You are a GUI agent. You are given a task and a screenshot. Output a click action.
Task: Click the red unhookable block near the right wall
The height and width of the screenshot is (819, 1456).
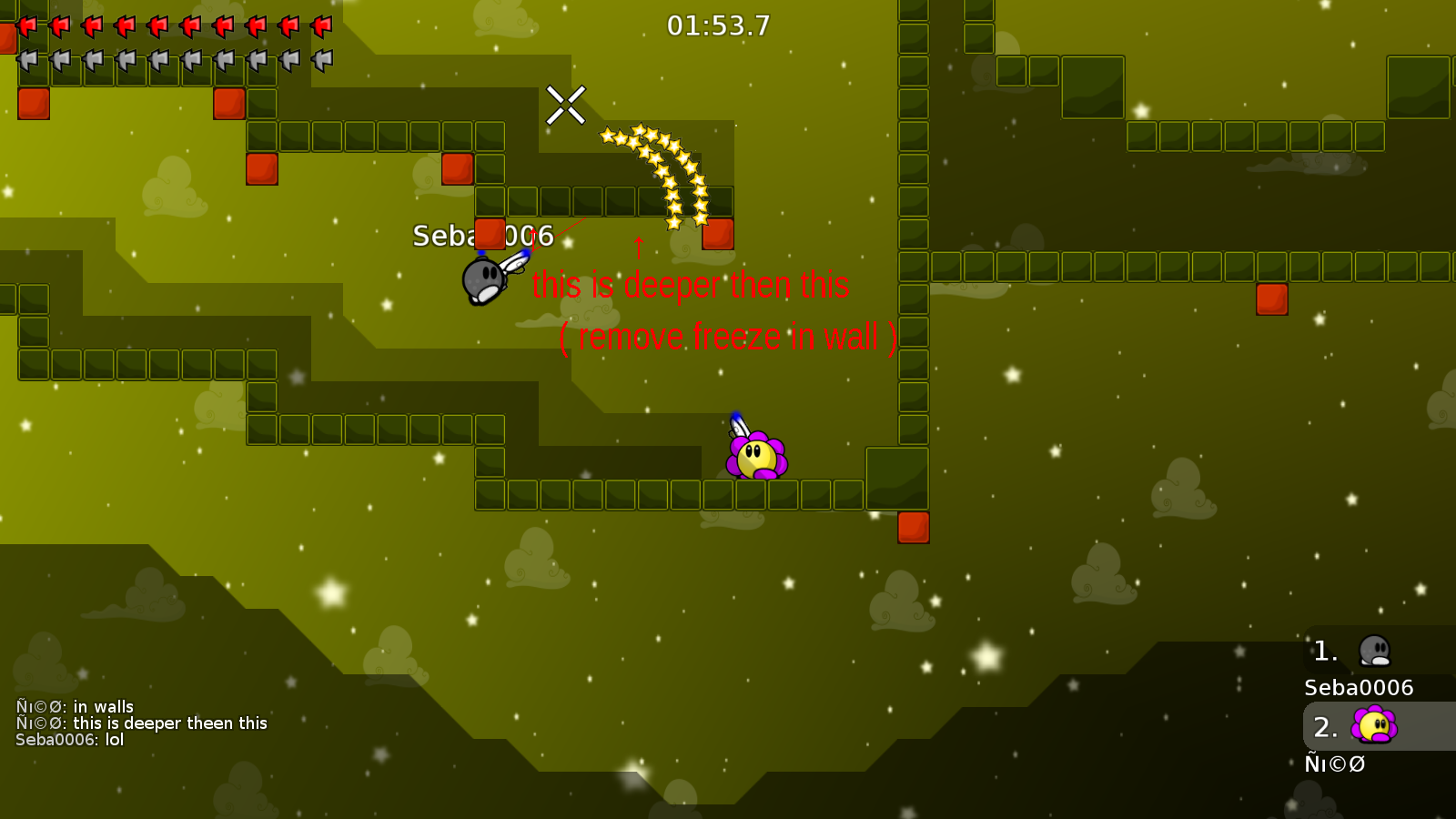click(1271, 300)
